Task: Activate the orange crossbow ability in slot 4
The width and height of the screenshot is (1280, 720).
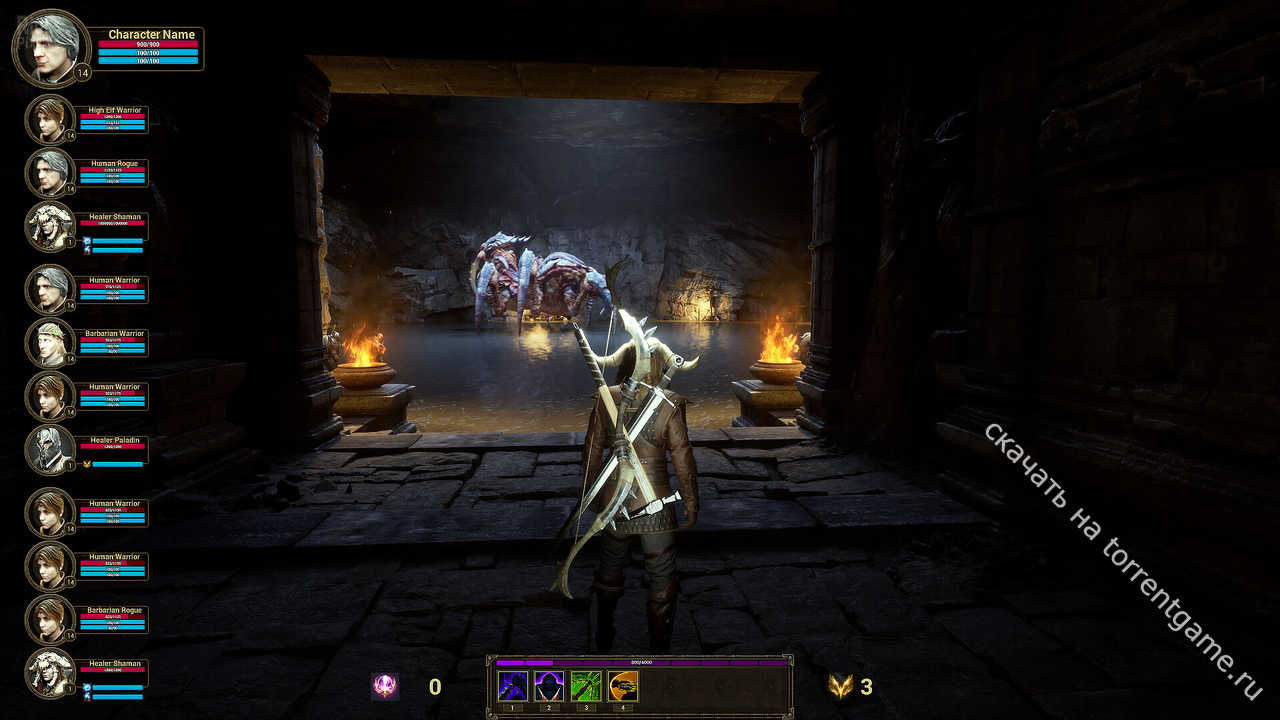Action: pyautogui.click(x=622, y=686)
